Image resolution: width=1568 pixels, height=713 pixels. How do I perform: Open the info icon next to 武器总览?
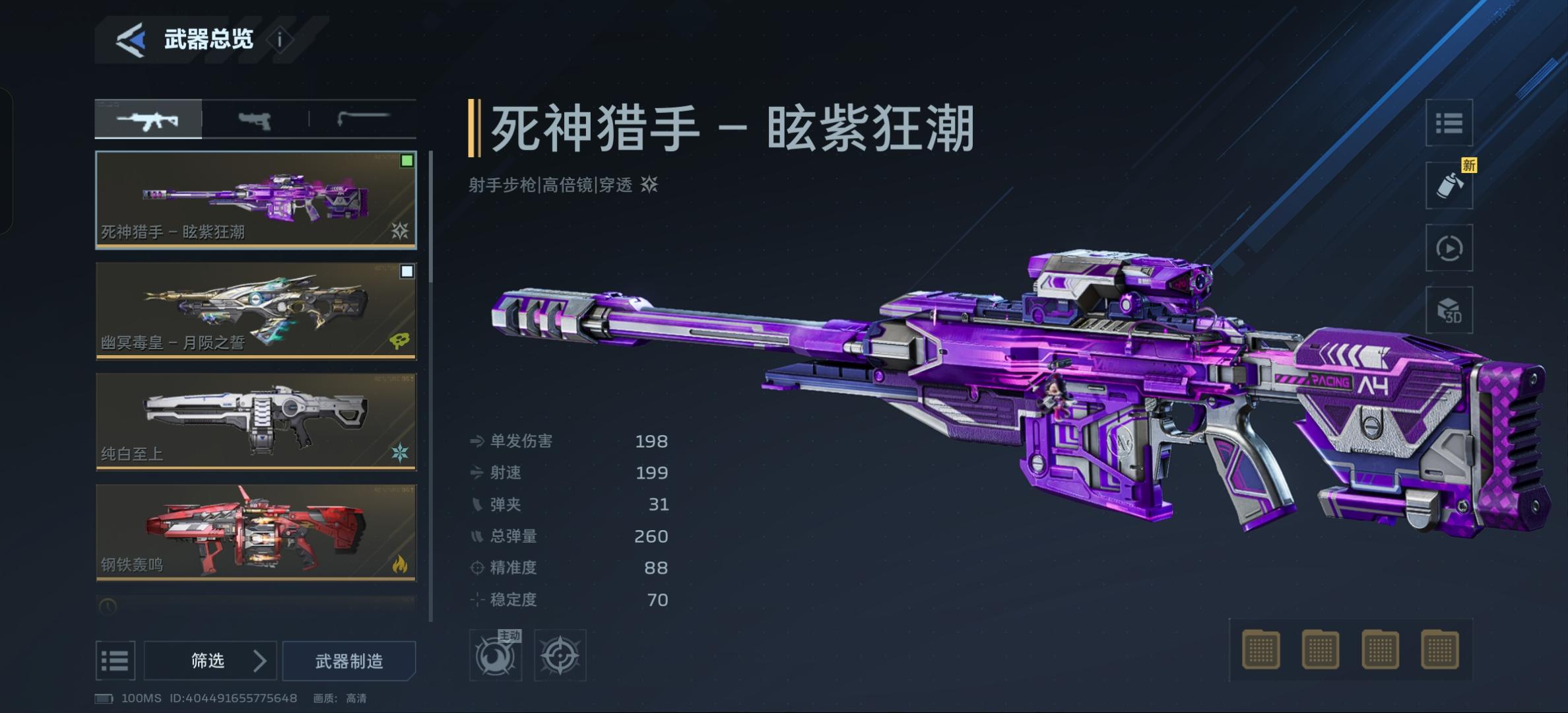(x=280, y=38)
